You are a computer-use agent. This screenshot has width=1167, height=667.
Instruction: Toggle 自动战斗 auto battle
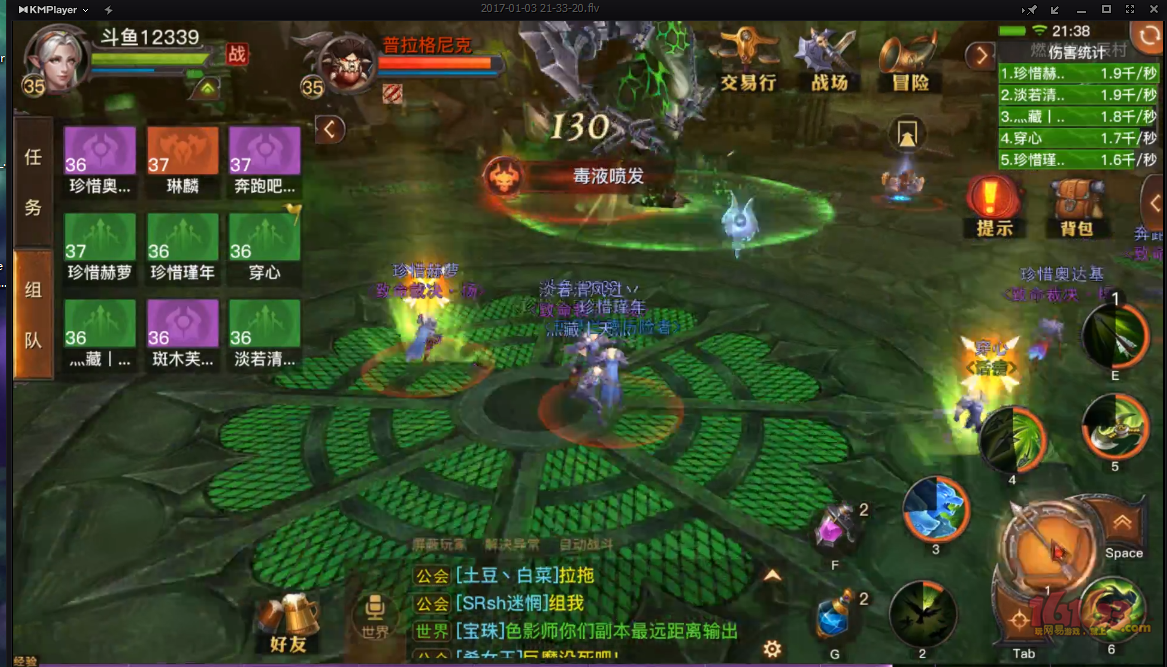click(x=586, y=545)
